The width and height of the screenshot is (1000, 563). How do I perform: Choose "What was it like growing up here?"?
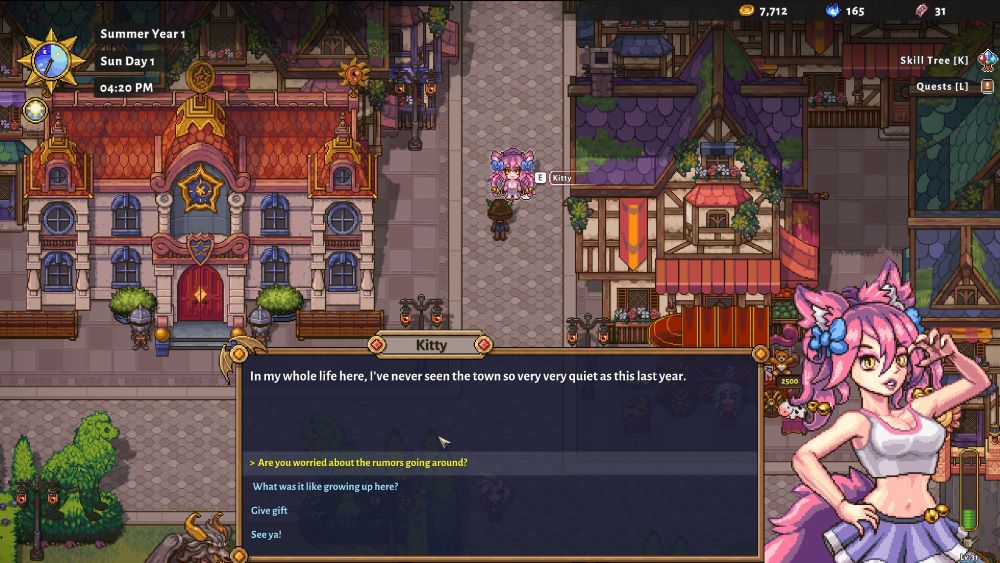coord(325,487)
